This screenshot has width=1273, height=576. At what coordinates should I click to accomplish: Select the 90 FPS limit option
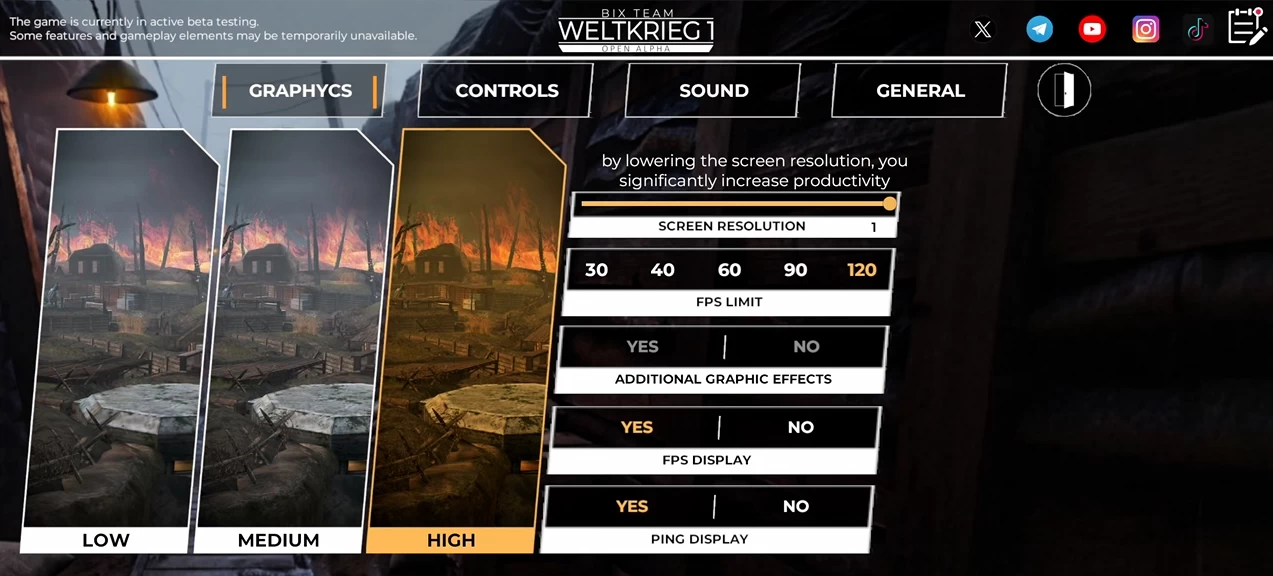(x=795, y=270)
